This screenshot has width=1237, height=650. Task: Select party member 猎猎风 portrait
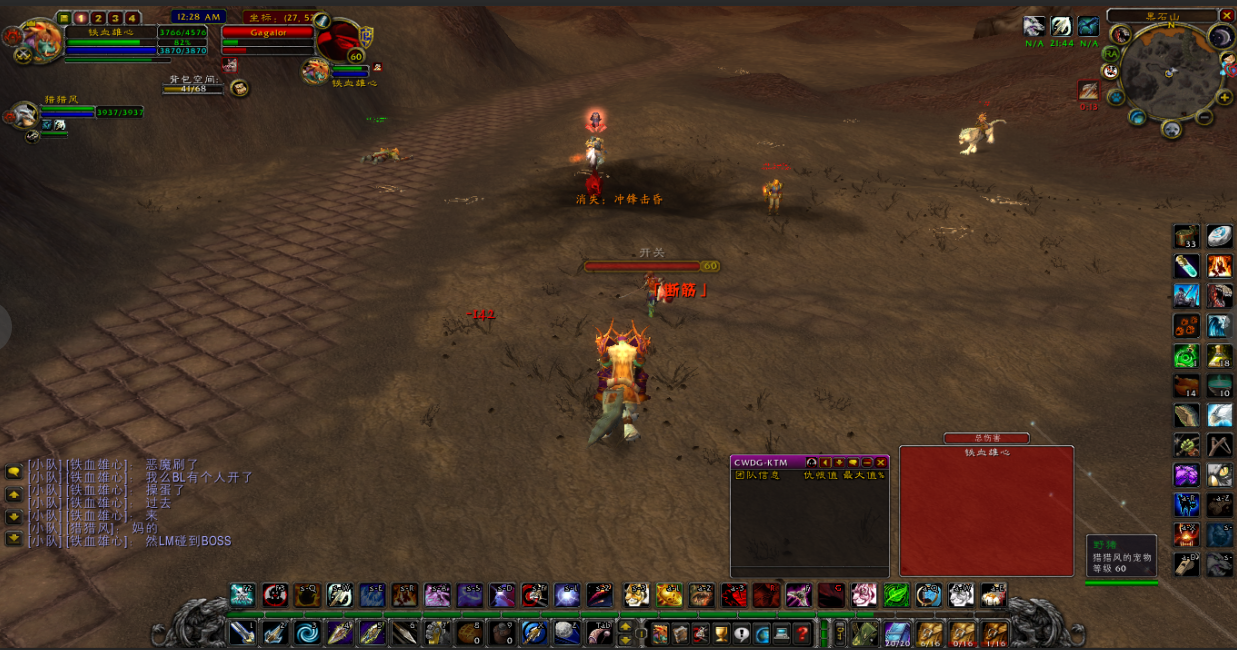tap(25, 113)
